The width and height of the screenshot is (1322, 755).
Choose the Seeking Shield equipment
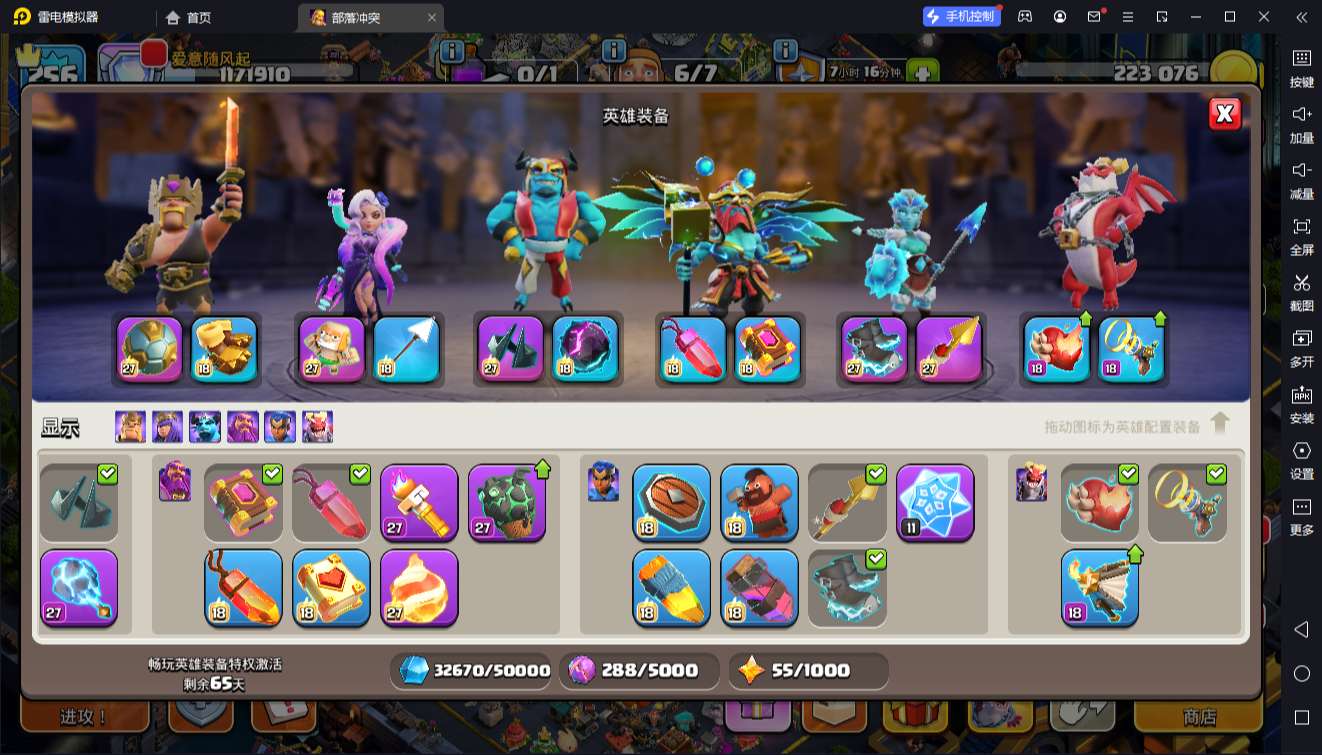click(x=671, y=502)
